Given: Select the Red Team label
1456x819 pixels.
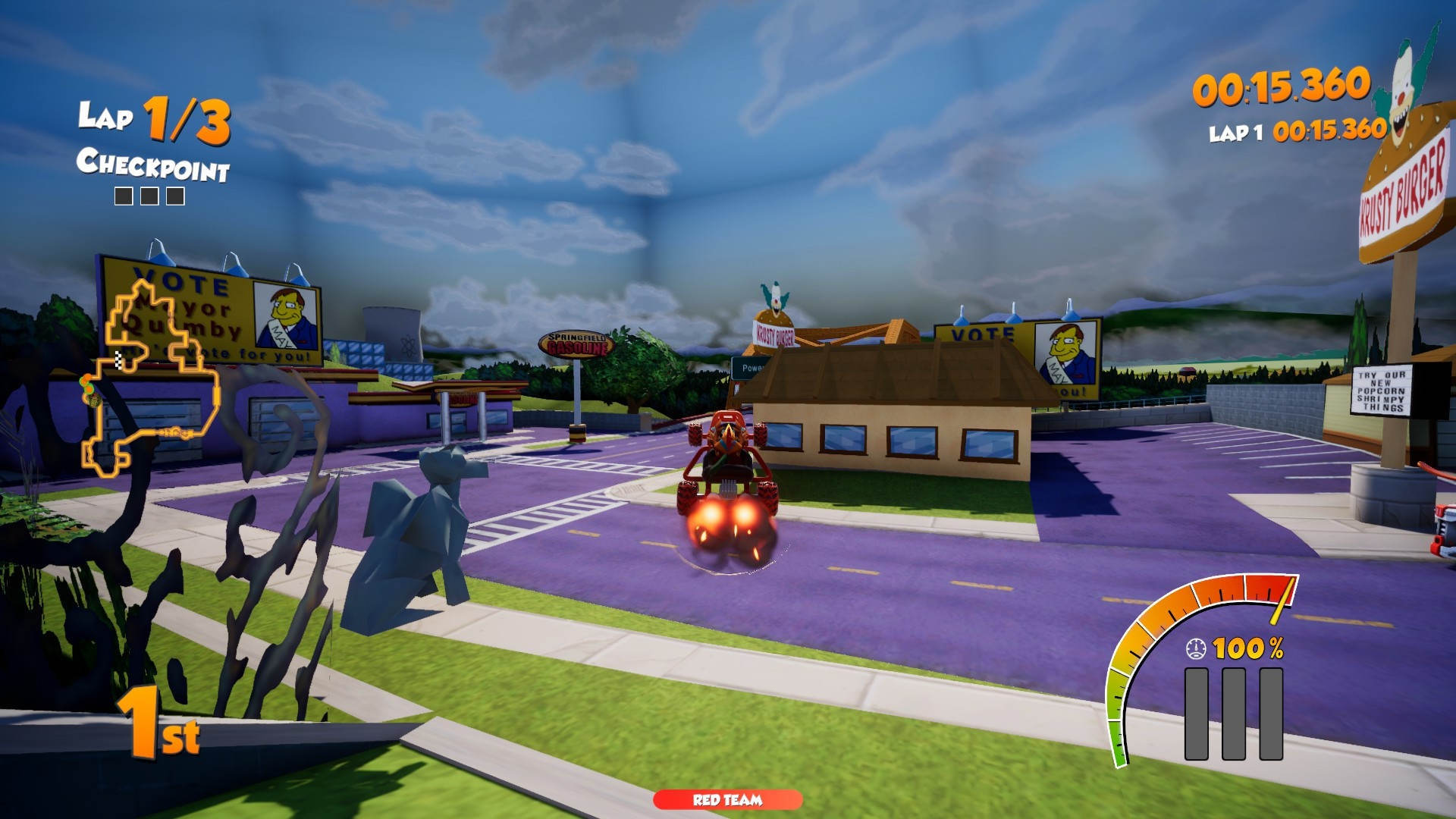Looking at the screenshot, I should pyautogui.click(x=727, y=799).
